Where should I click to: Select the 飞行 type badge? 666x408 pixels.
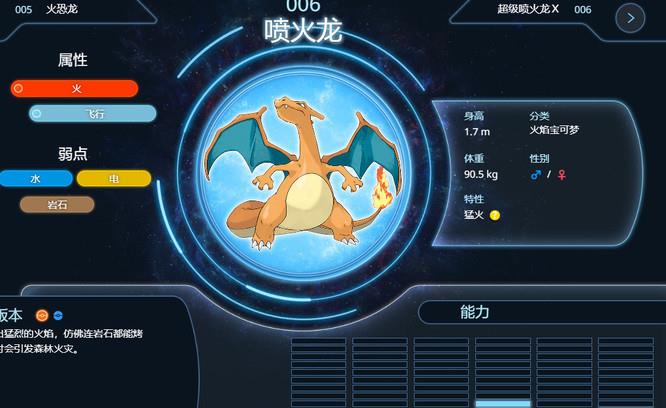point(93,114)
